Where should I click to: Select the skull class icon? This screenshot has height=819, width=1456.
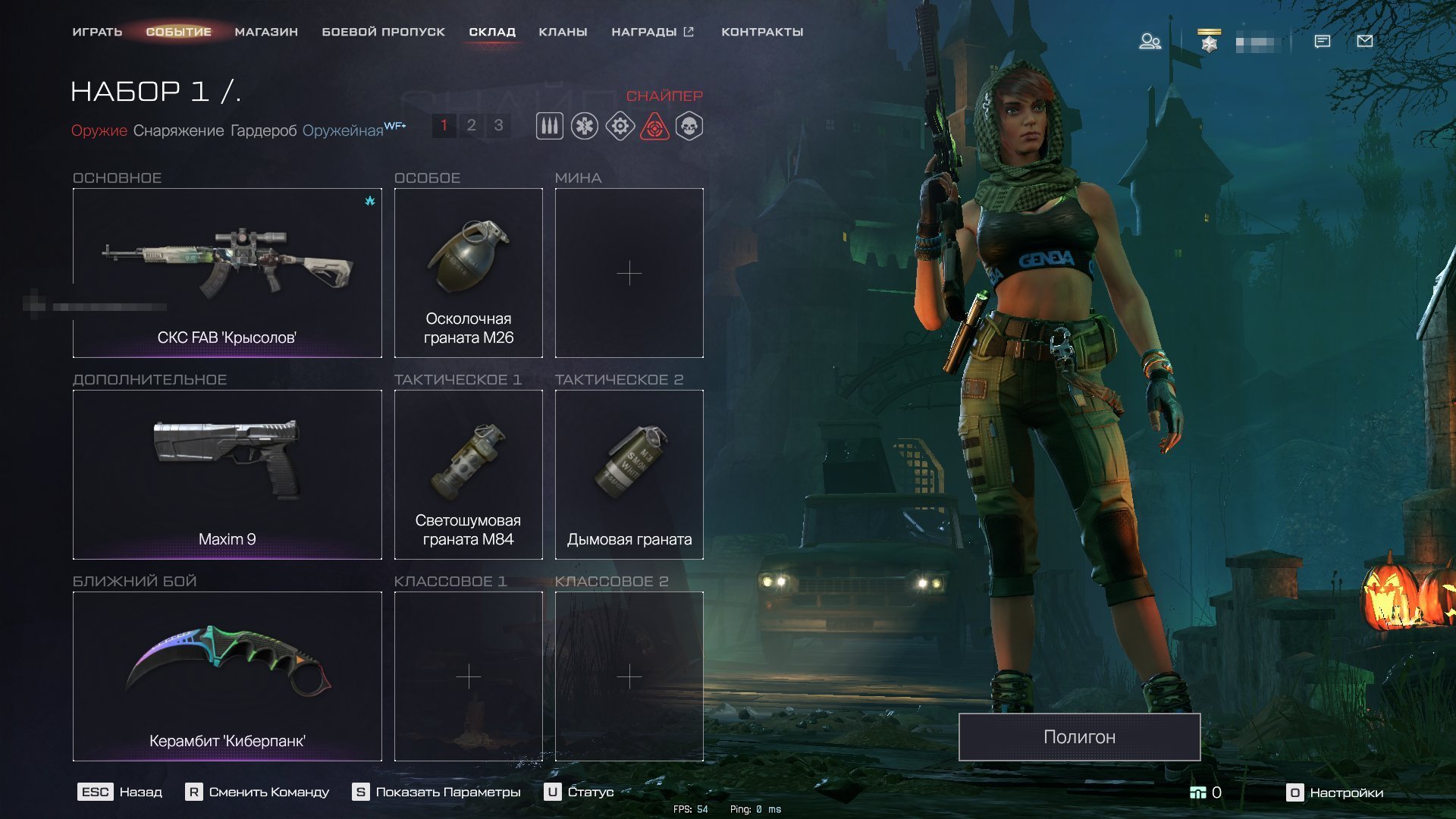pos(689,126)
